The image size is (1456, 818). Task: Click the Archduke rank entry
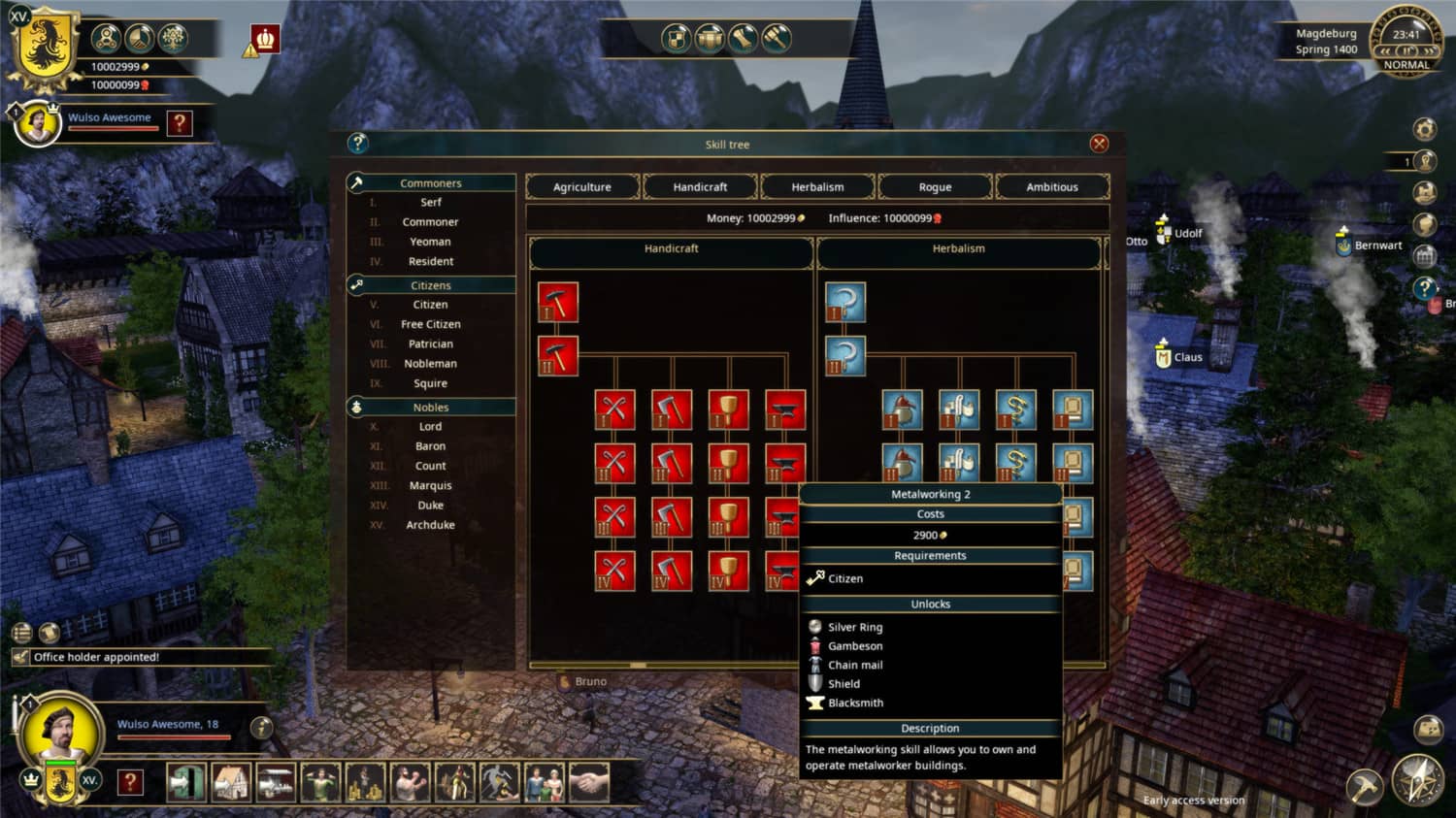430,524
